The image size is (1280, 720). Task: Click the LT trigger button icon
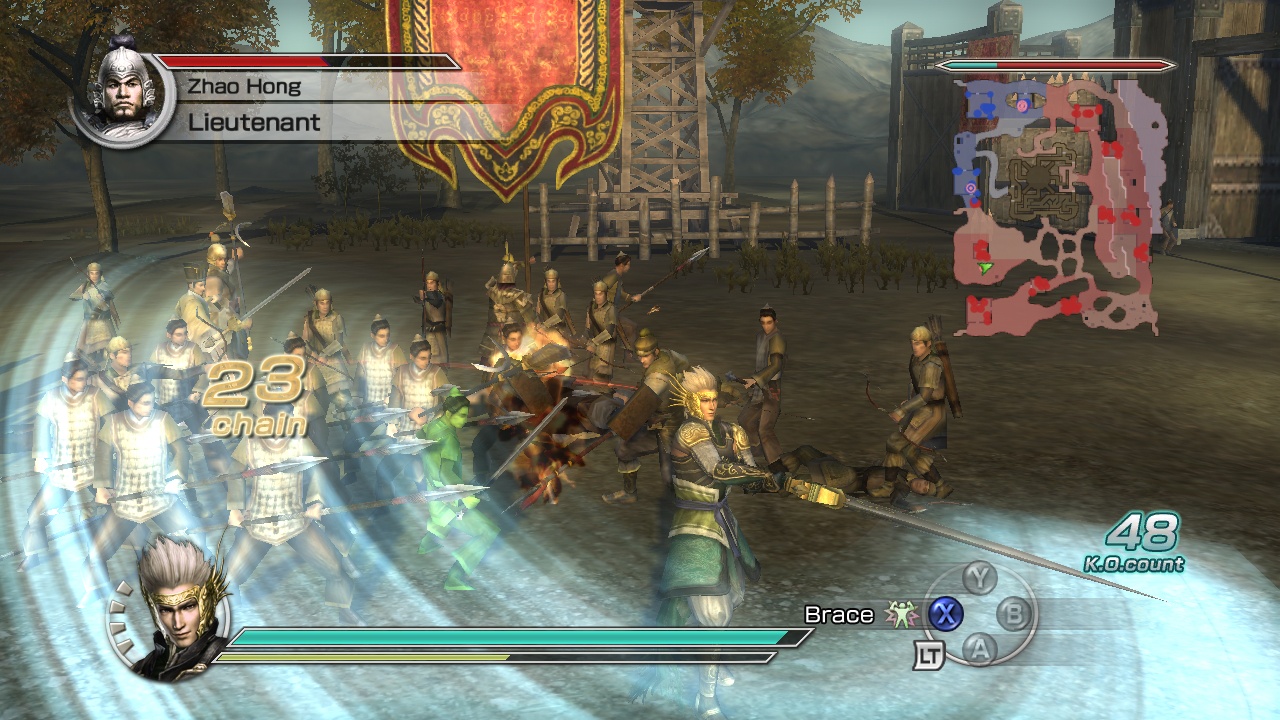click(930, 654)
